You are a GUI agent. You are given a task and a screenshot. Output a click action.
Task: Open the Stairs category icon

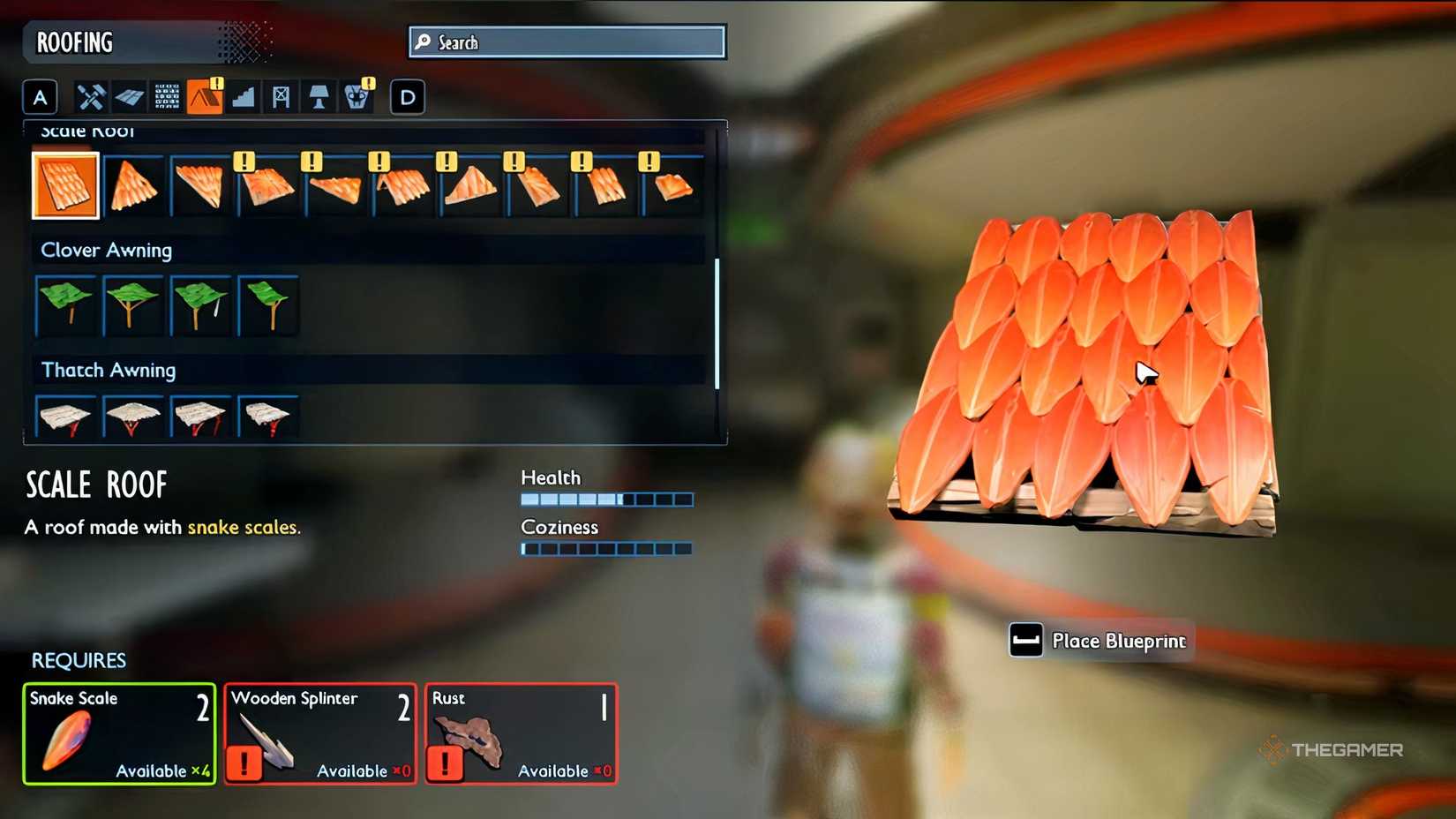(244, 97)
